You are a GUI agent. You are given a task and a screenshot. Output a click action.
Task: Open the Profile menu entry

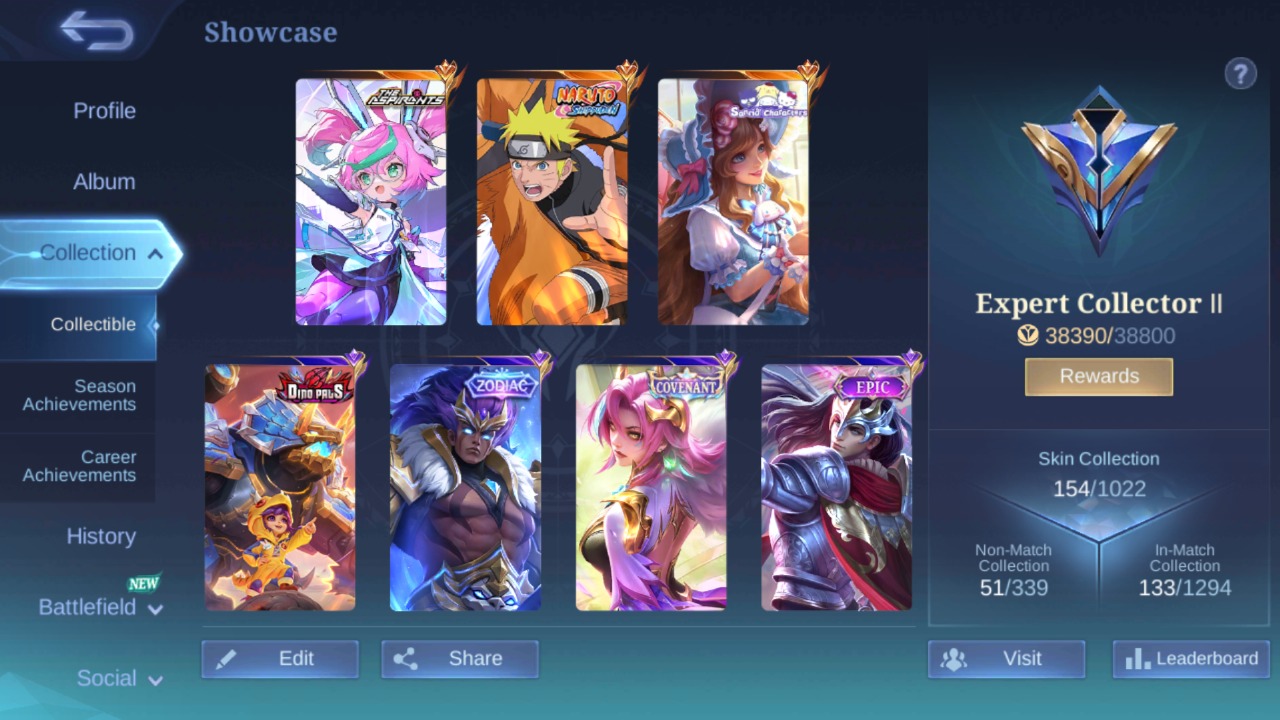tap(104, 111)
